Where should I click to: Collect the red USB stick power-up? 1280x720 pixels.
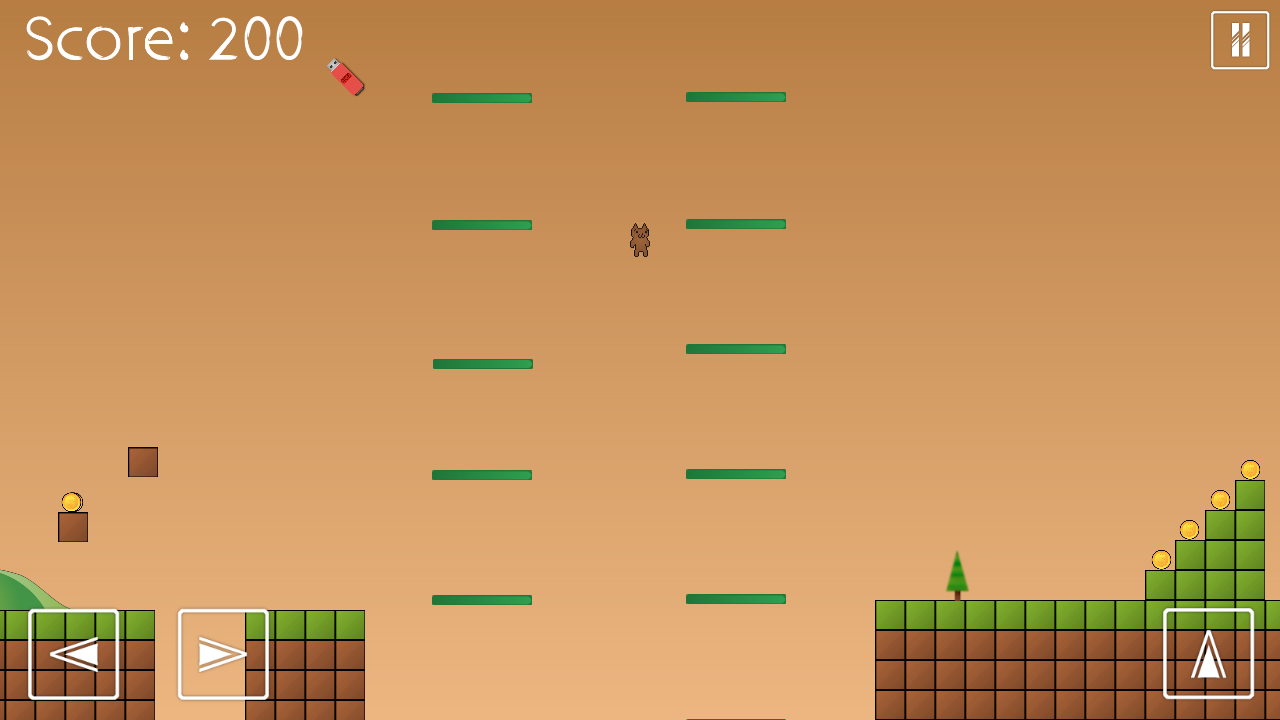click(x=347, y=77)
